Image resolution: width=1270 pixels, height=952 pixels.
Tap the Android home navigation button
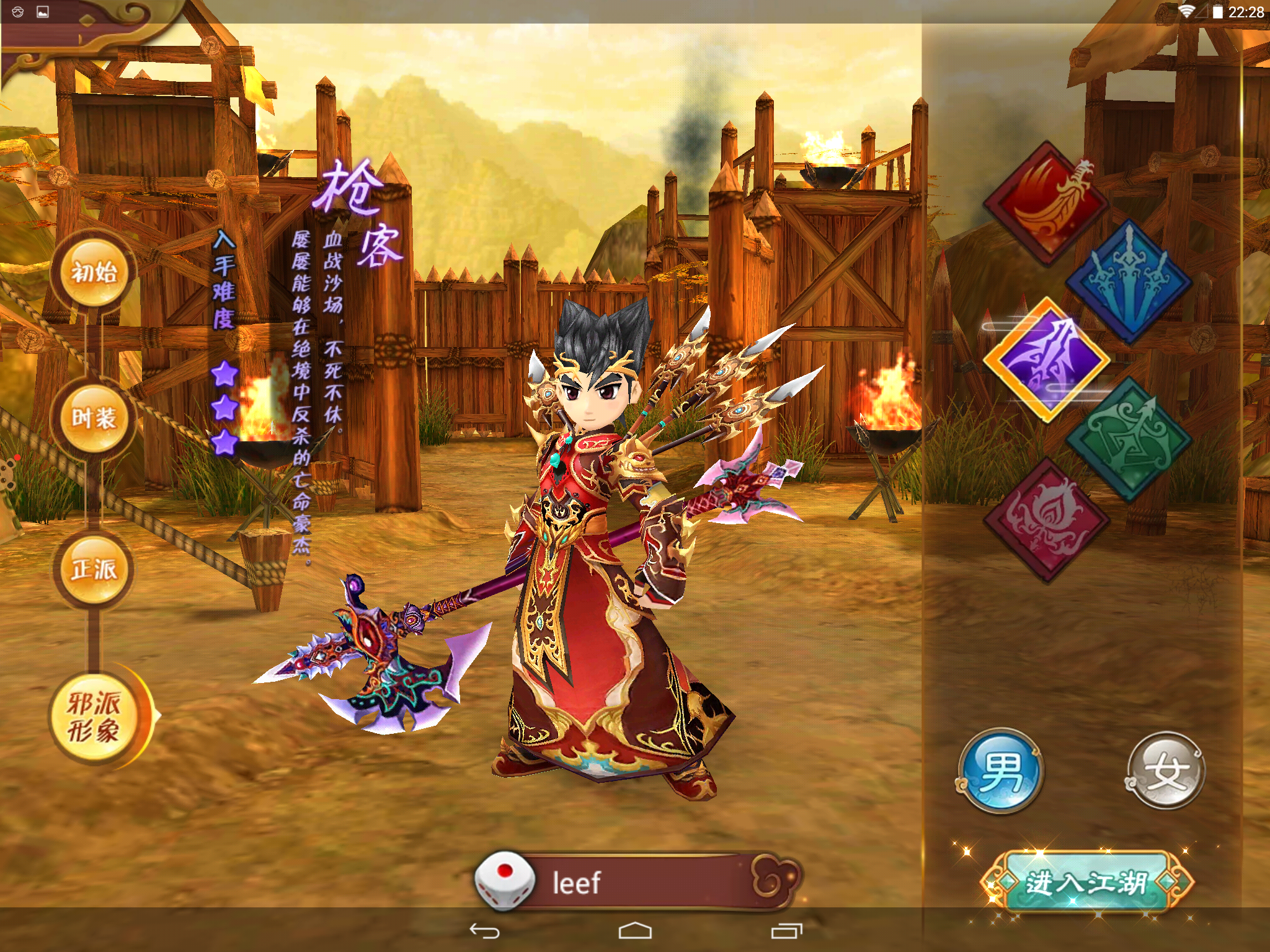[635, 931]
